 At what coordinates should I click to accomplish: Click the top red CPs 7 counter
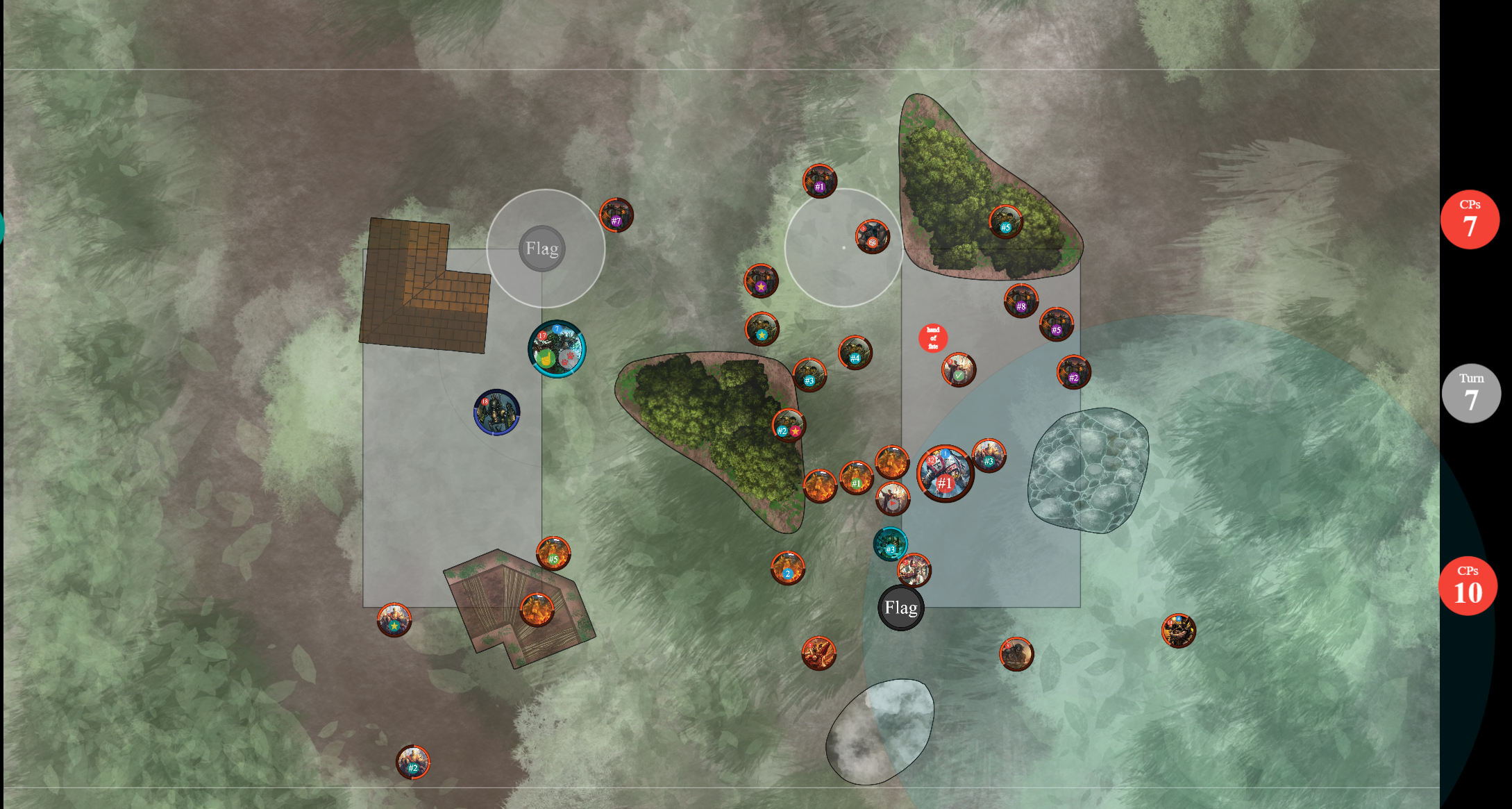click(x=1469, y=219)
